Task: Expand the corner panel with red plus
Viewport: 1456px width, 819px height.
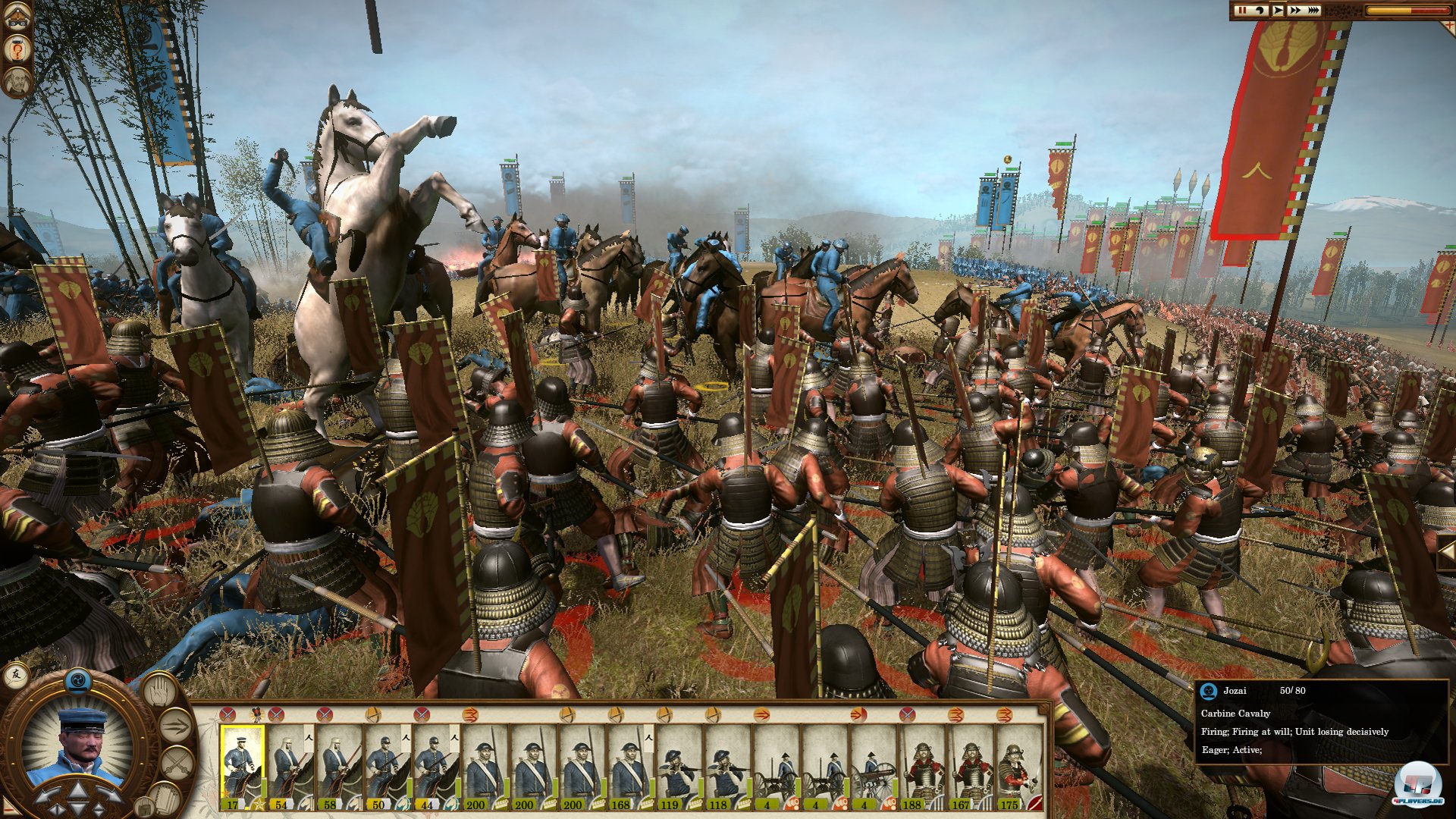Action: 1450,25
